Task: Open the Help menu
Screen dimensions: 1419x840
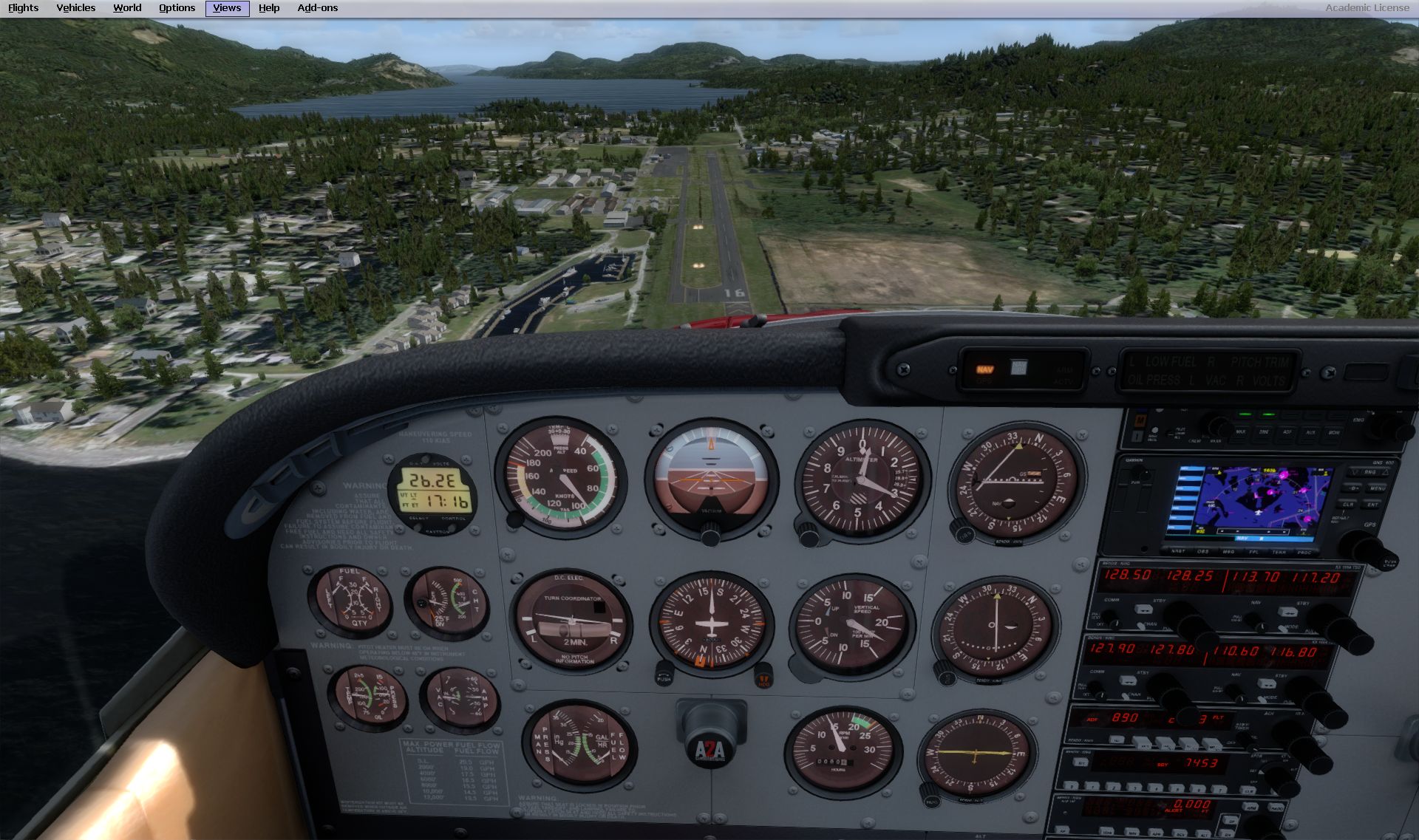Action: click(x=269, y=8)
